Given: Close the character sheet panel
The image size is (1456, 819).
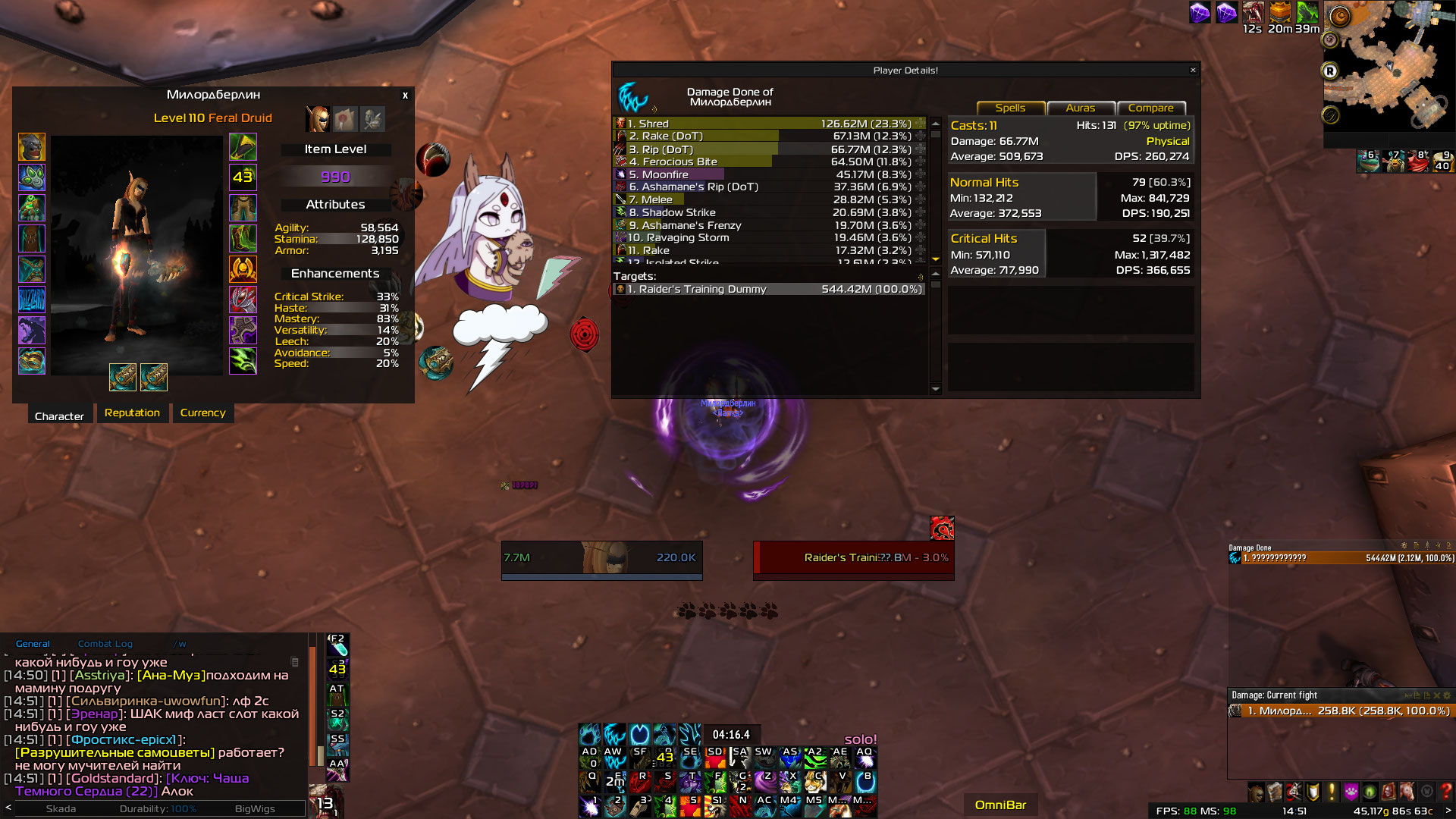Looking at the screenshot, I should pyautogui.click(x=405, y=96).
